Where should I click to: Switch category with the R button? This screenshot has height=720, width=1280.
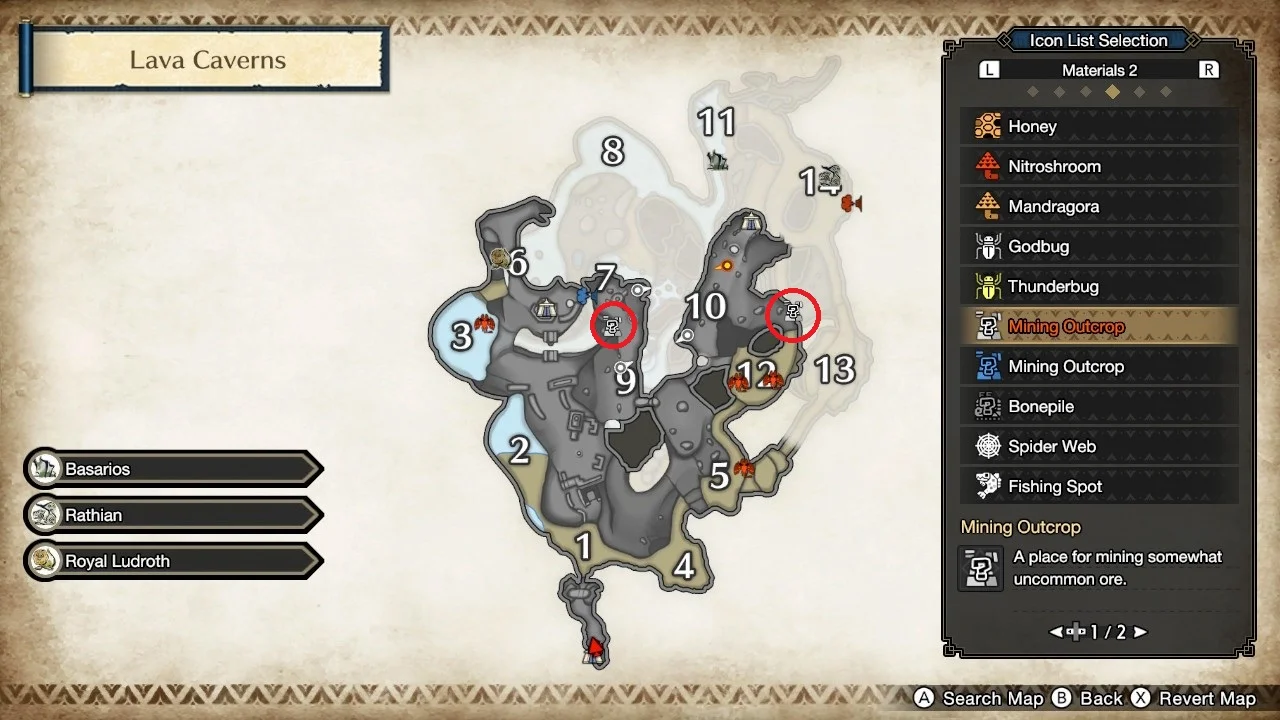(1210, 69)
